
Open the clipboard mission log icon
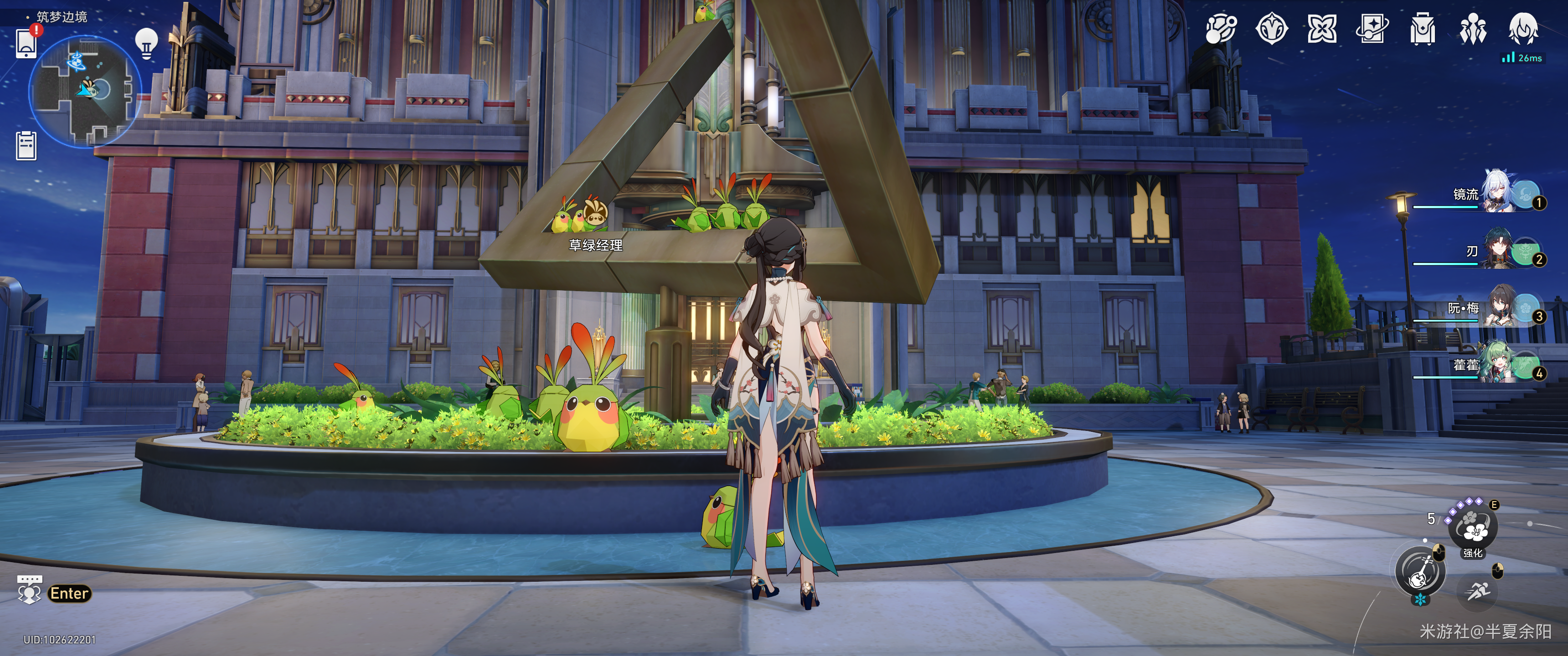click(26, 146)
